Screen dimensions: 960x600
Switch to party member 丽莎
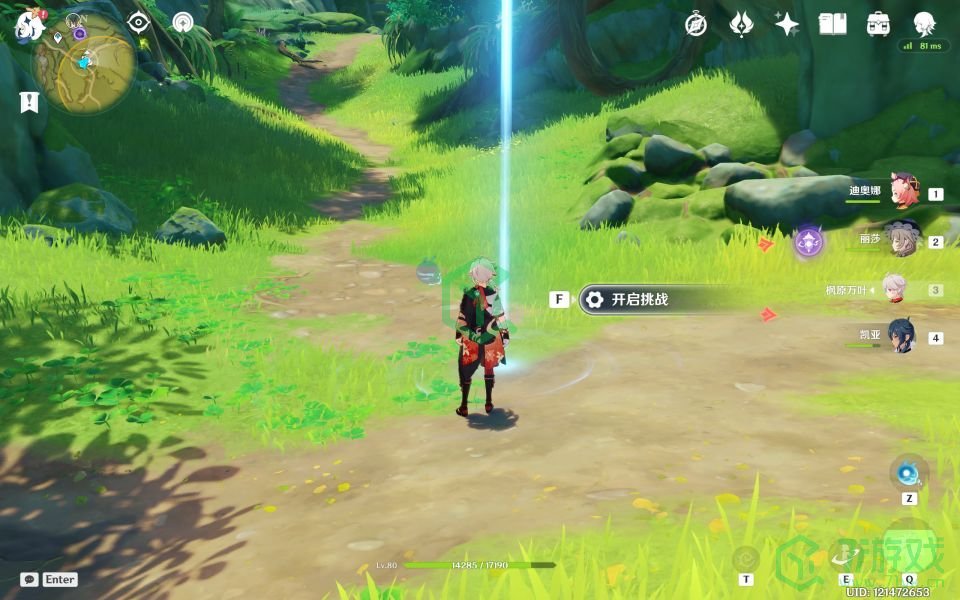(x=903, y=240)
